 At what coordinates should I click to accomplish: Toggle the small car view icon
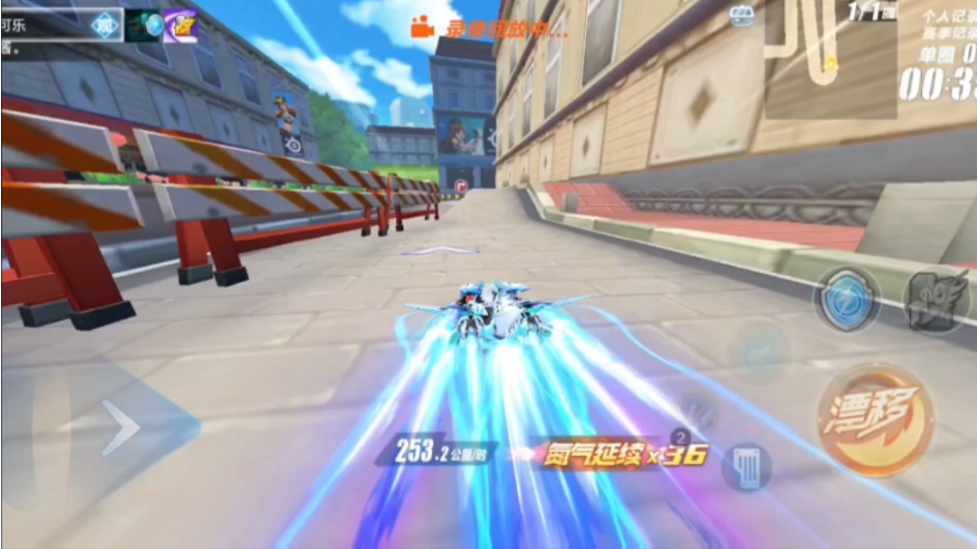tap(741, 15)
